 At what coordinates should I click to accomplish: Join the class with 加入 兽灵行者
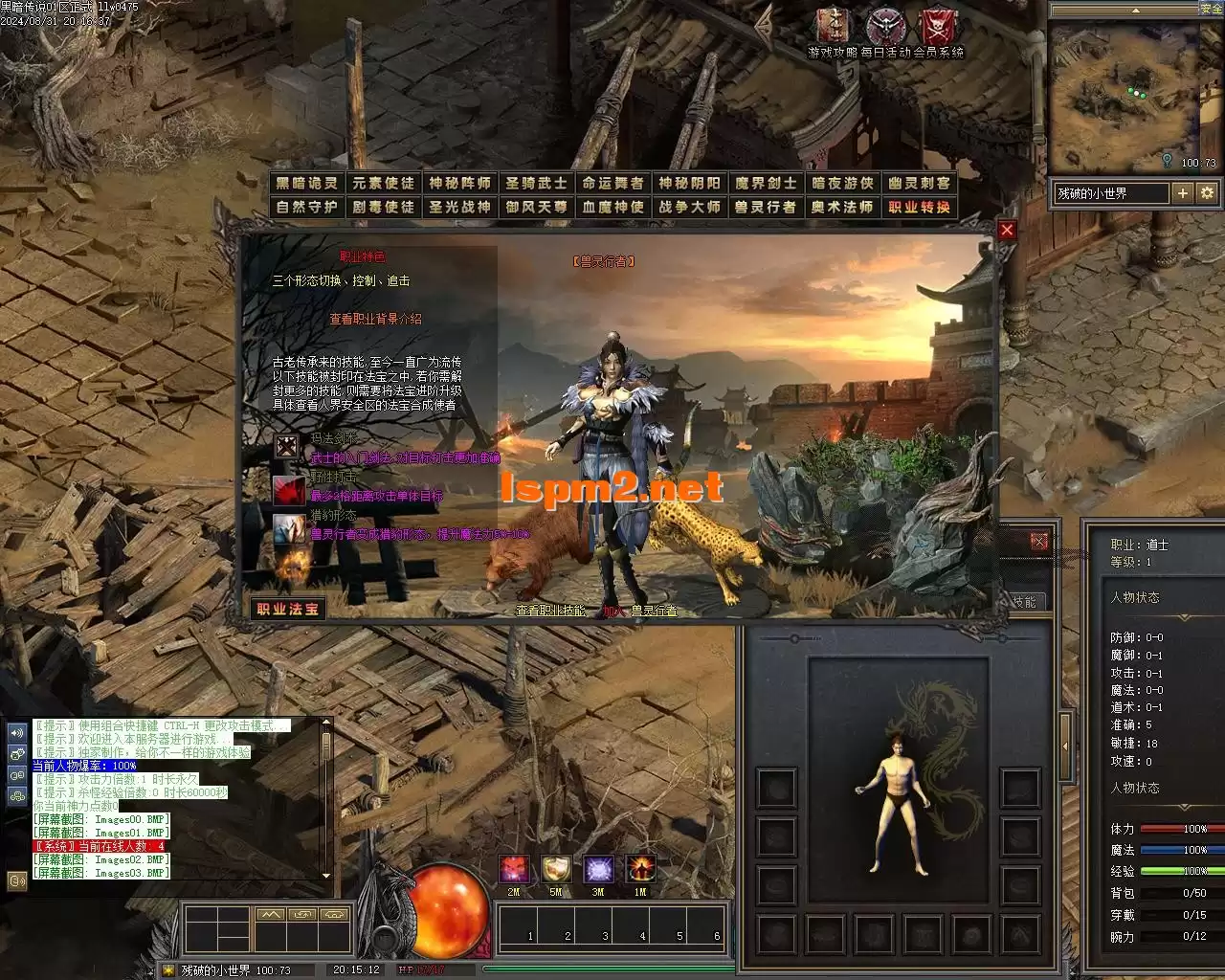pos(639,610)
